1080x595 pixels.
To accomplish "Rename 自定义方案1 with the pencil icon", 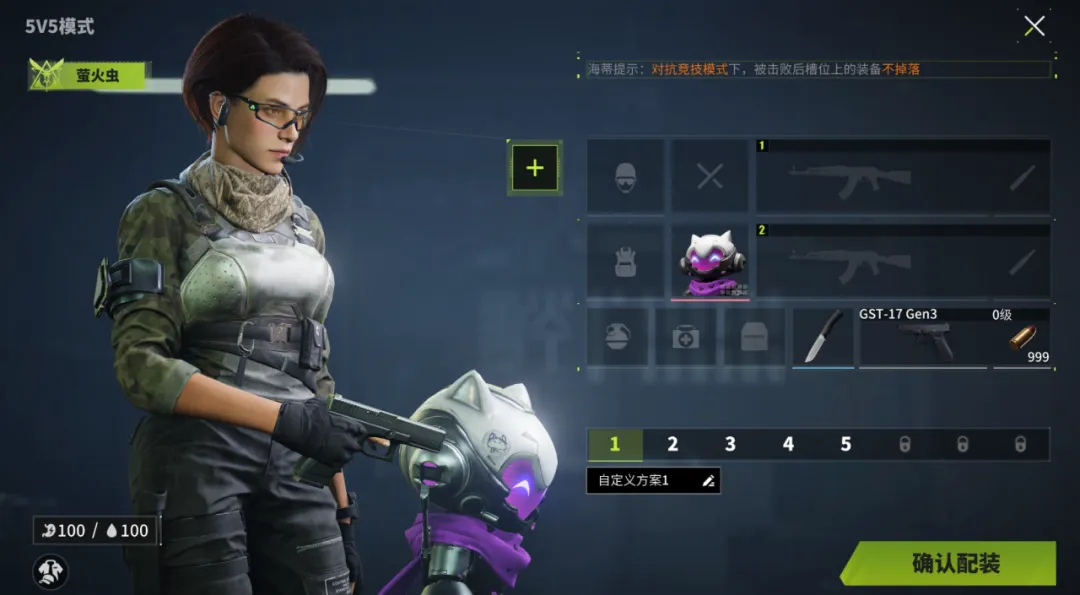I will coord(708,481).
